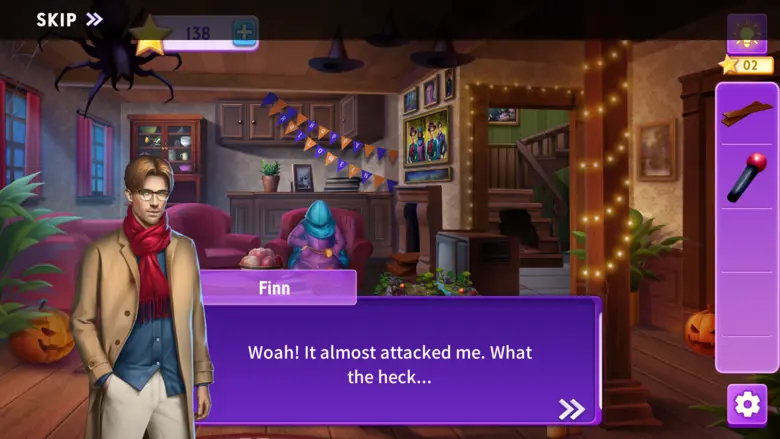This screenshot has width=780, height=439.
Task: Select the red-tipped microphone inventory item
Action: pos(746,177)
